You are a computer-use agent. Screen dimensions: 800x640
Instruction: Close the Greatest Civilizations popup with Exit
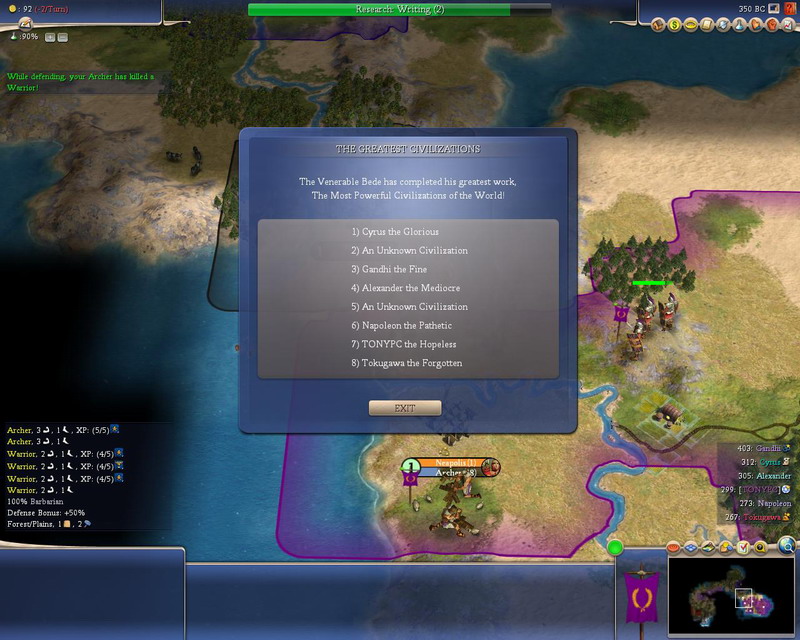404,408
